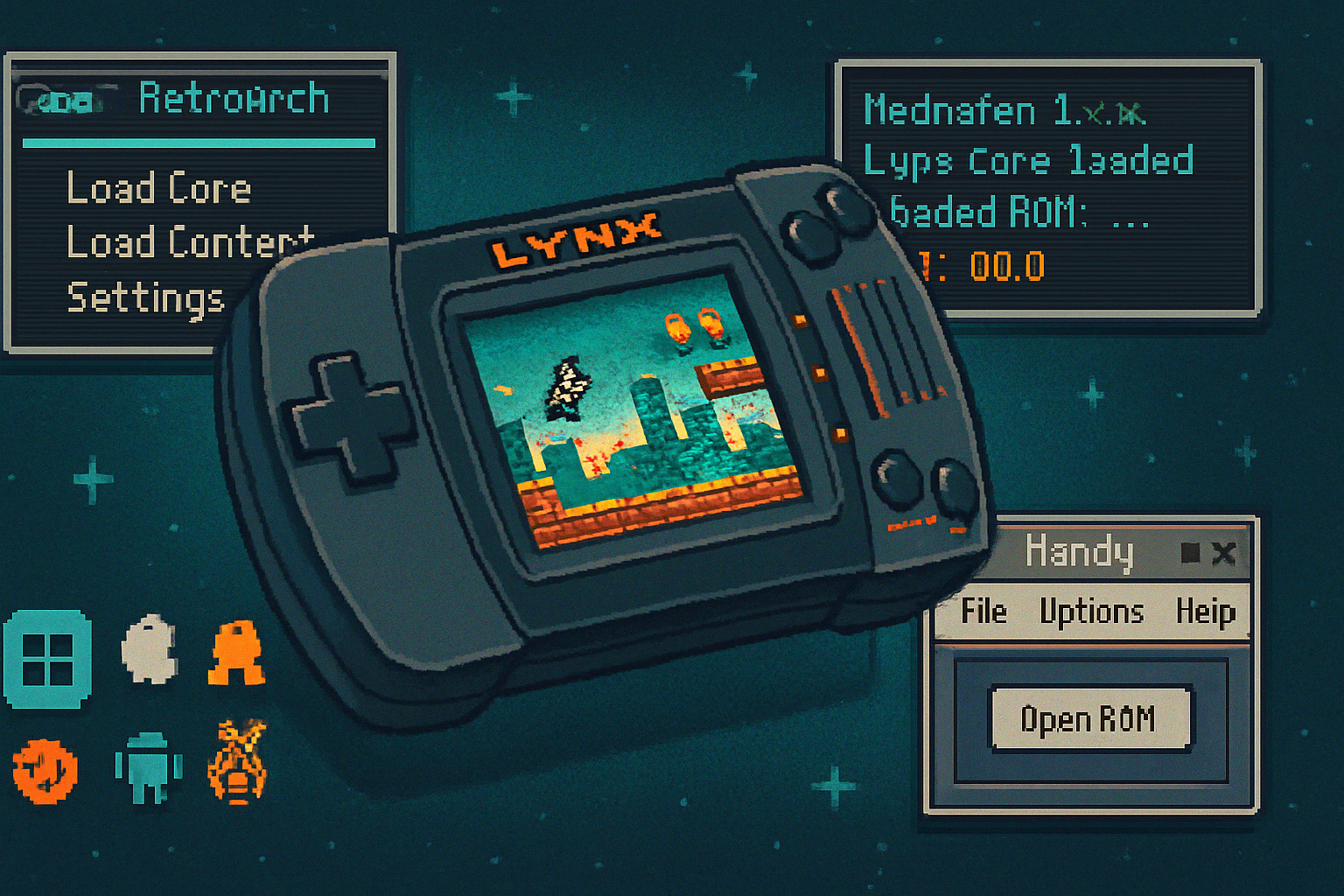Close the Handy window with the X
Screen dimensions: 1344x896
(x=1224, y=553)
